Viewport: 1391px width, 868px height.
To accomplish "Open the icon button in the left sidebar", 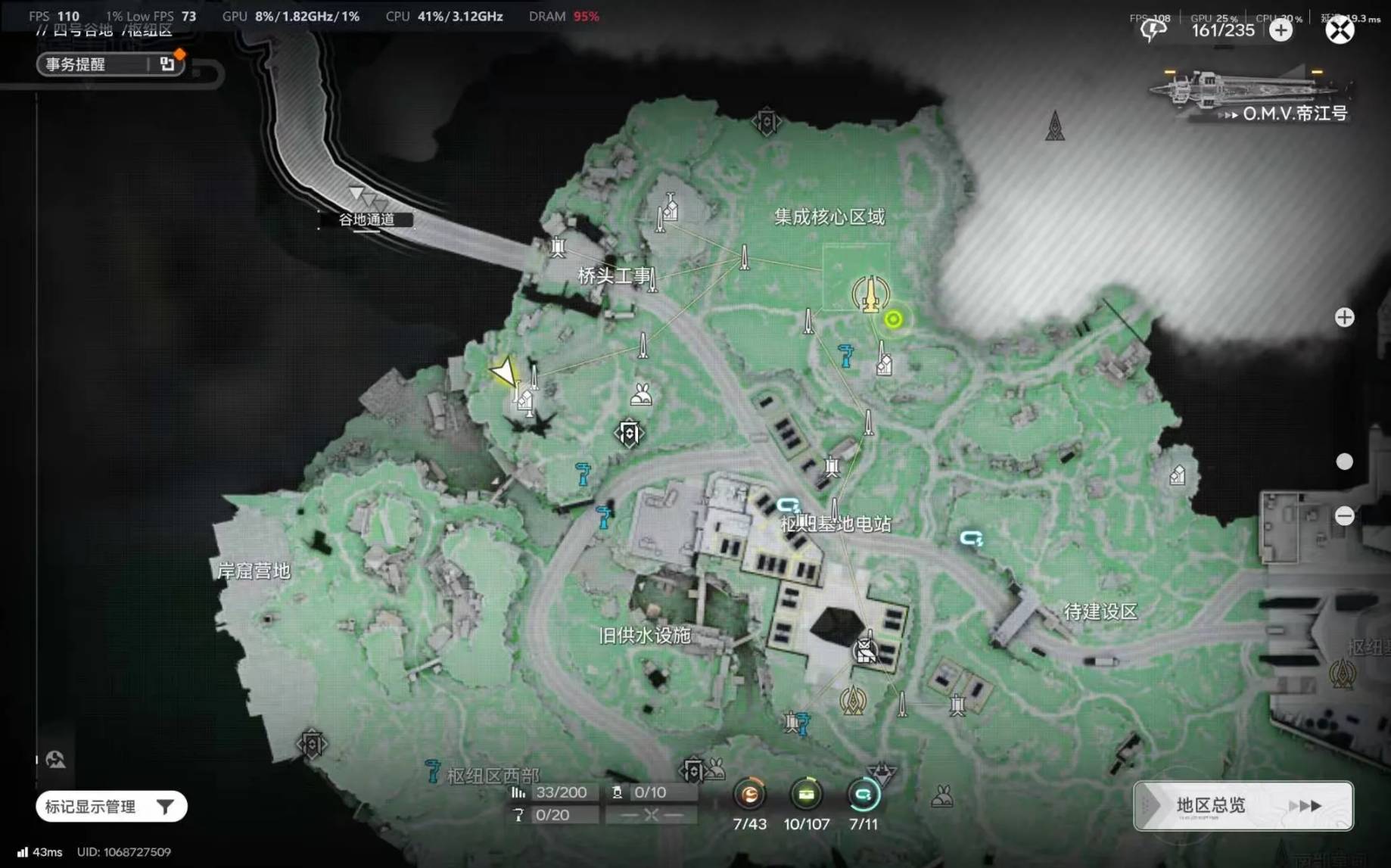I will pos(55,759).
